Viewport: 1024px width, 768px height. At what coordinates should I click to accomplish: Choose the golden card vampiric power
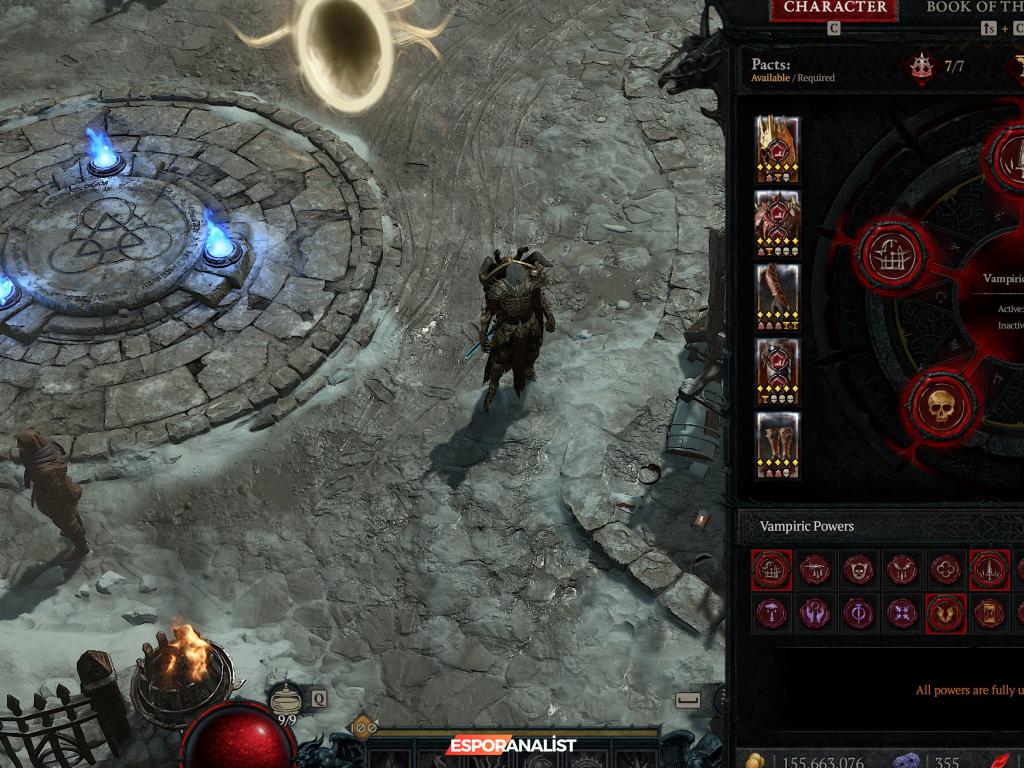click(988, 613)
